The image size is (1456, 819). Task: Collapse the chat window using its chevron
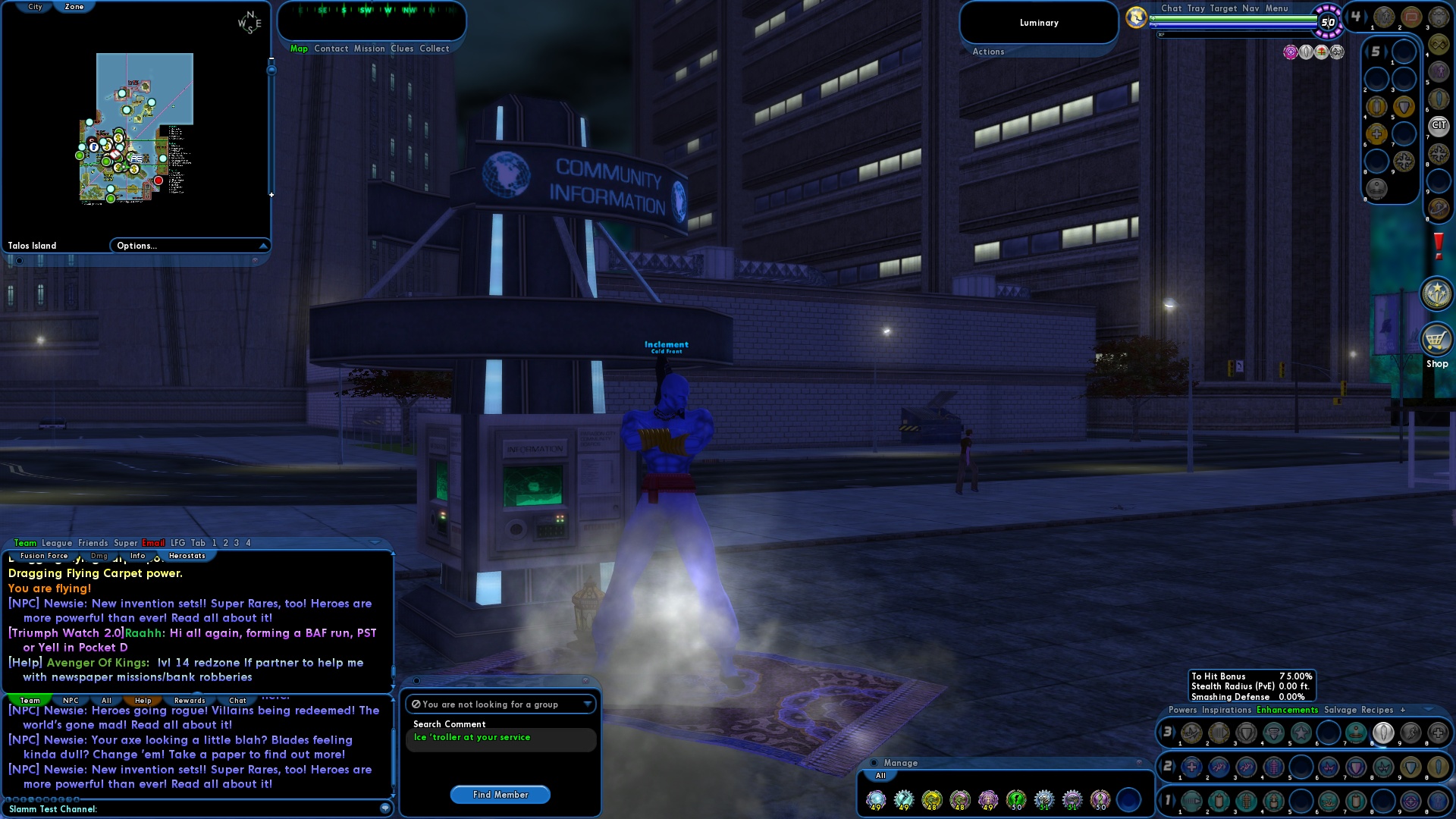[377, 542]
